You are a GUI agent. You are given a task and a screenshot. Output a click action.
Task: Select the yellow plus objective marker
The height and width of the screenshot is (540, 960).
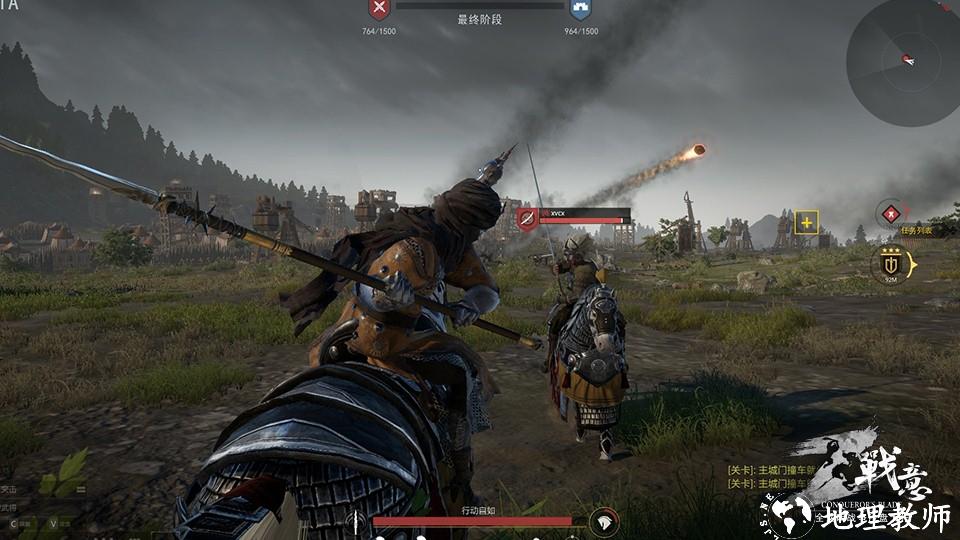(x=806, y=222)
